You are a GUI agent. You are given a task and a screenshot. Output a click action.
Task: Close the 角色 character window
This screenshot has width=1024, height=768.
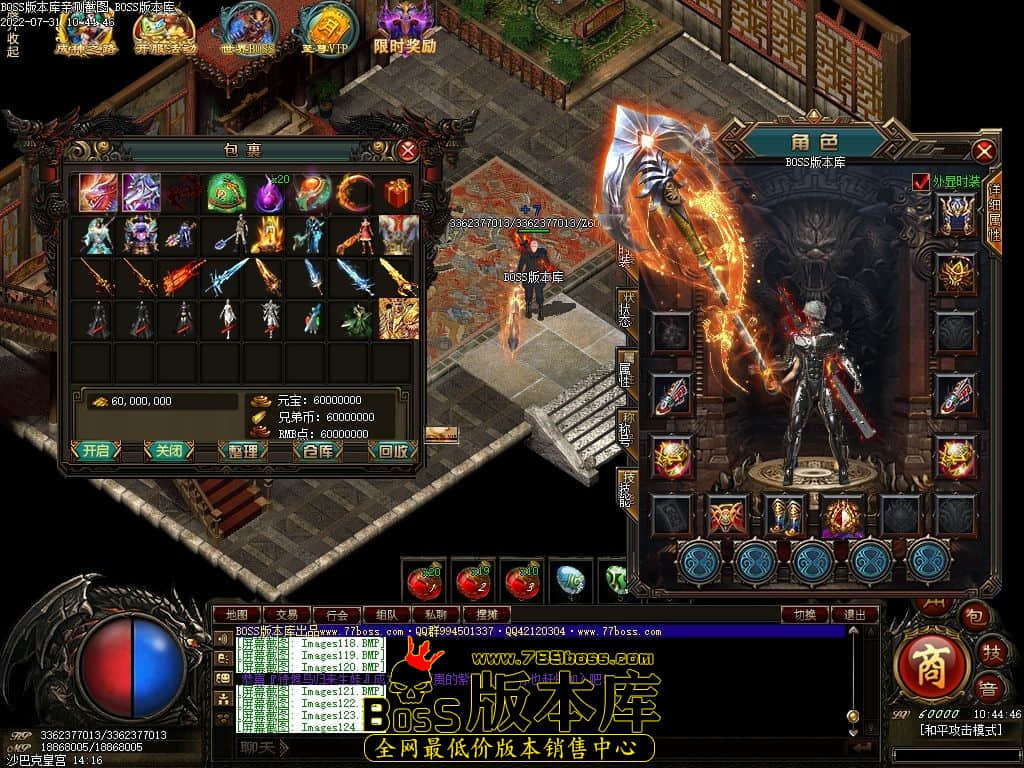click(x=984, y=151)
